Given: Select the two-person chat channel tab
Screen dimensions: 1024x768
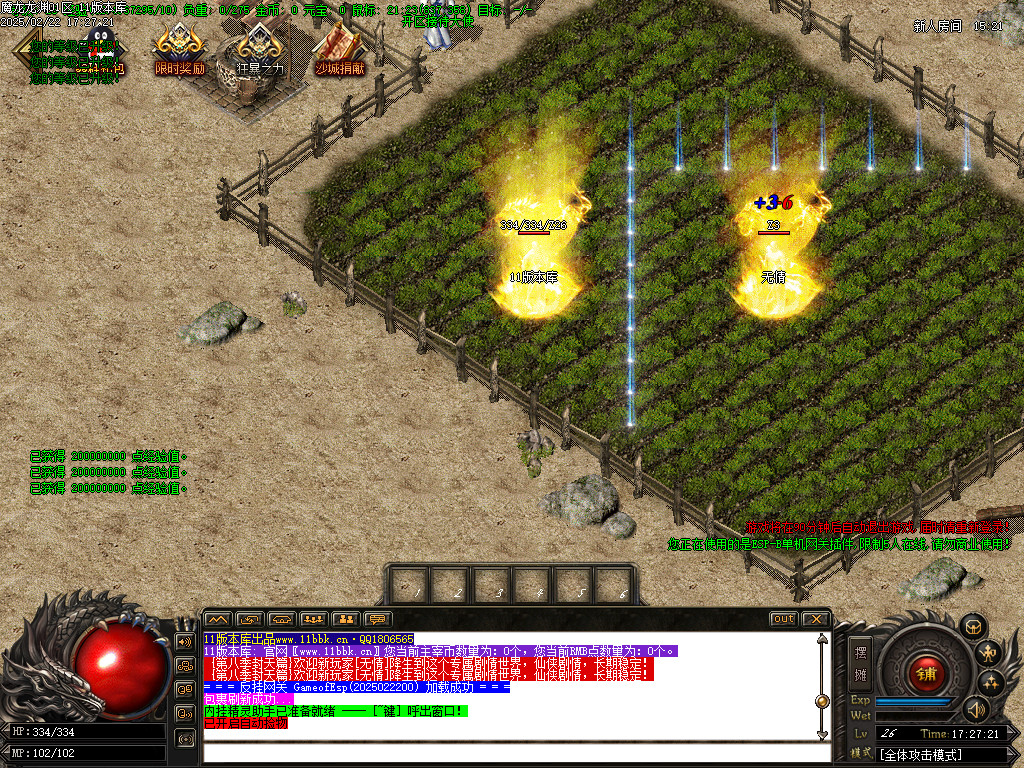Looking at the screenshot, I should pos(345,619).
